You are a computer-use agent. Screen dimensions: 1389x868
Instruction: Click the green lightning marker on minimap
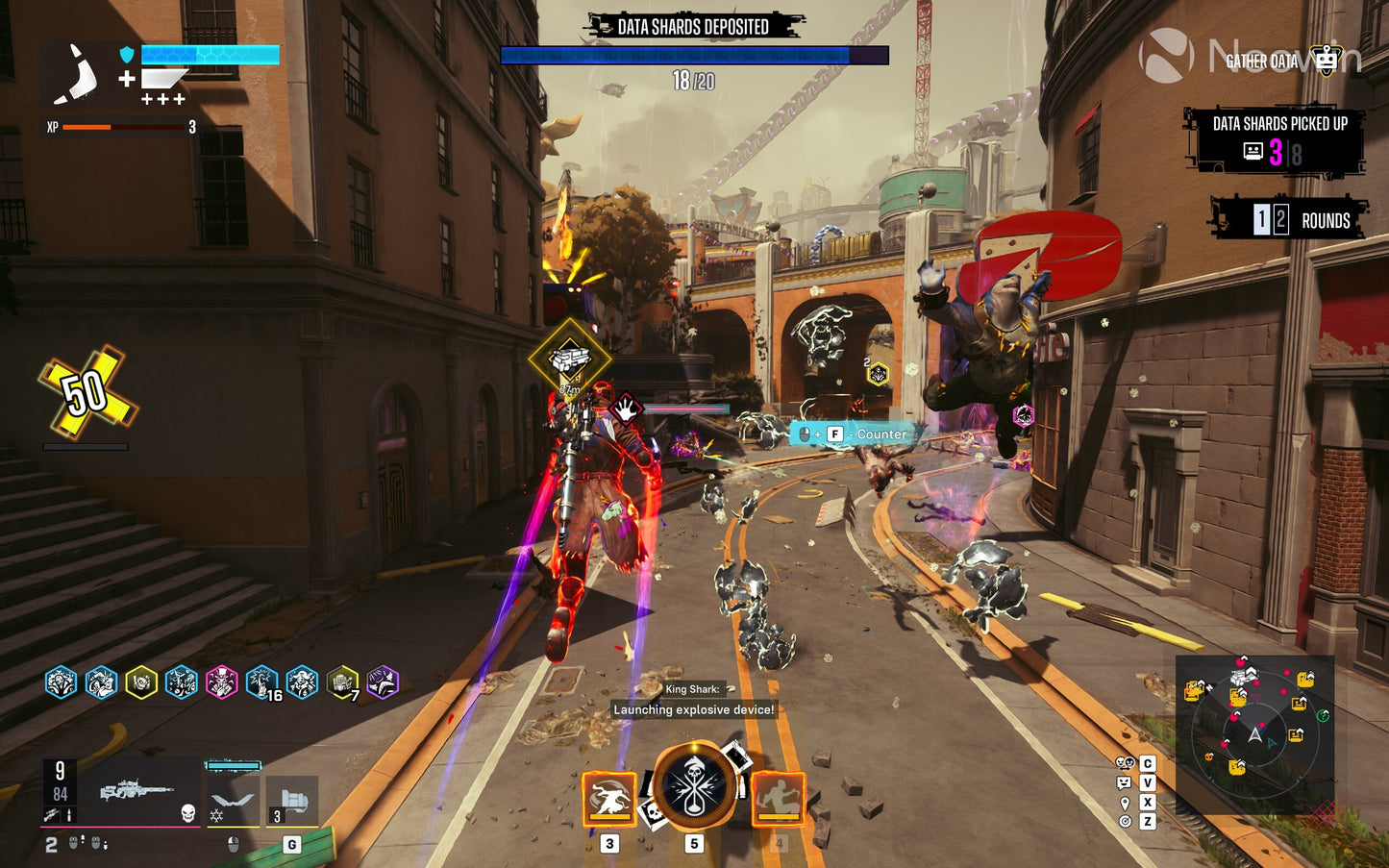point(1323,715)
